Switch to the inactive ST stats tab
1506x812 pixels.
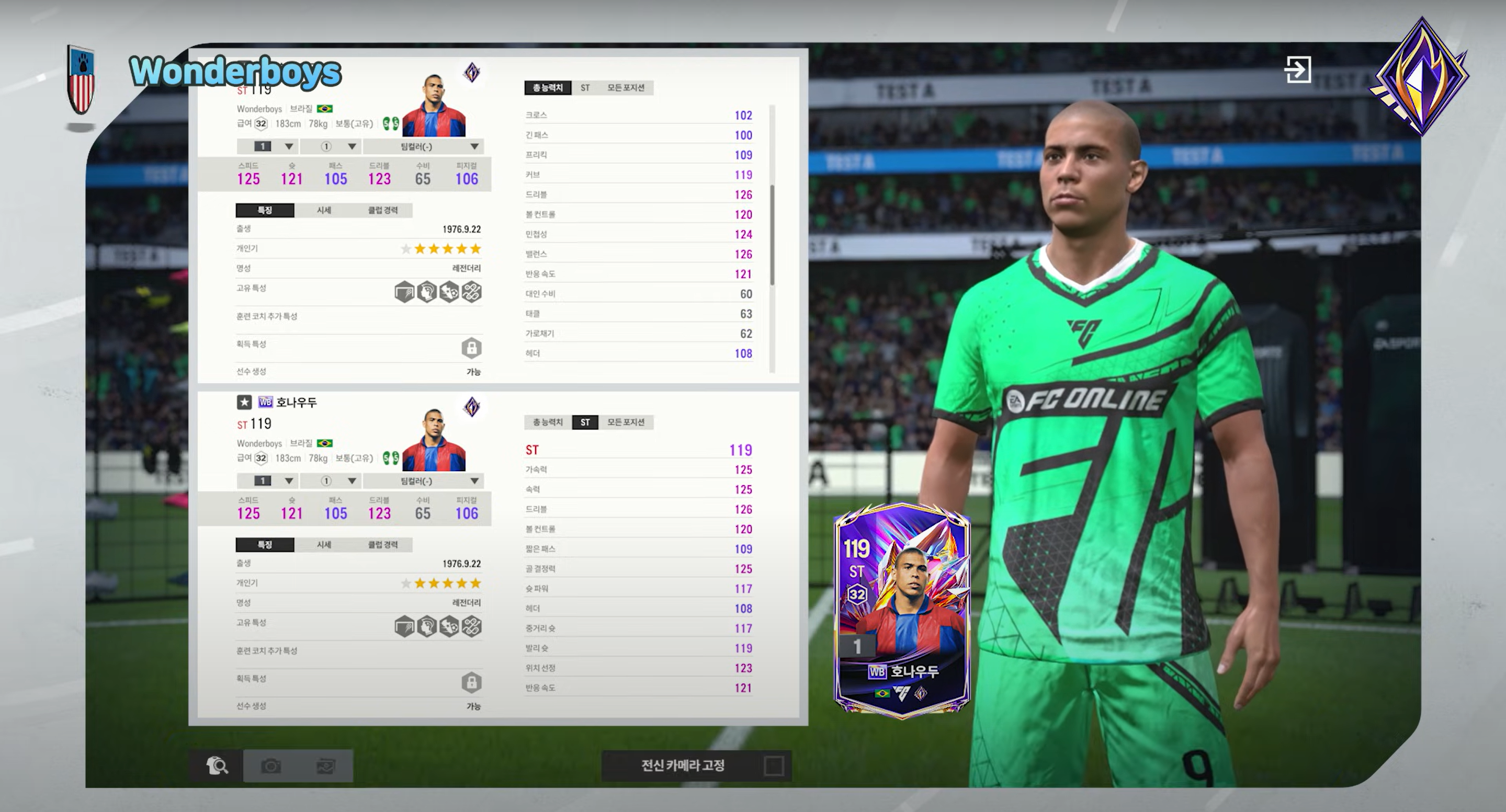[585, 88]
